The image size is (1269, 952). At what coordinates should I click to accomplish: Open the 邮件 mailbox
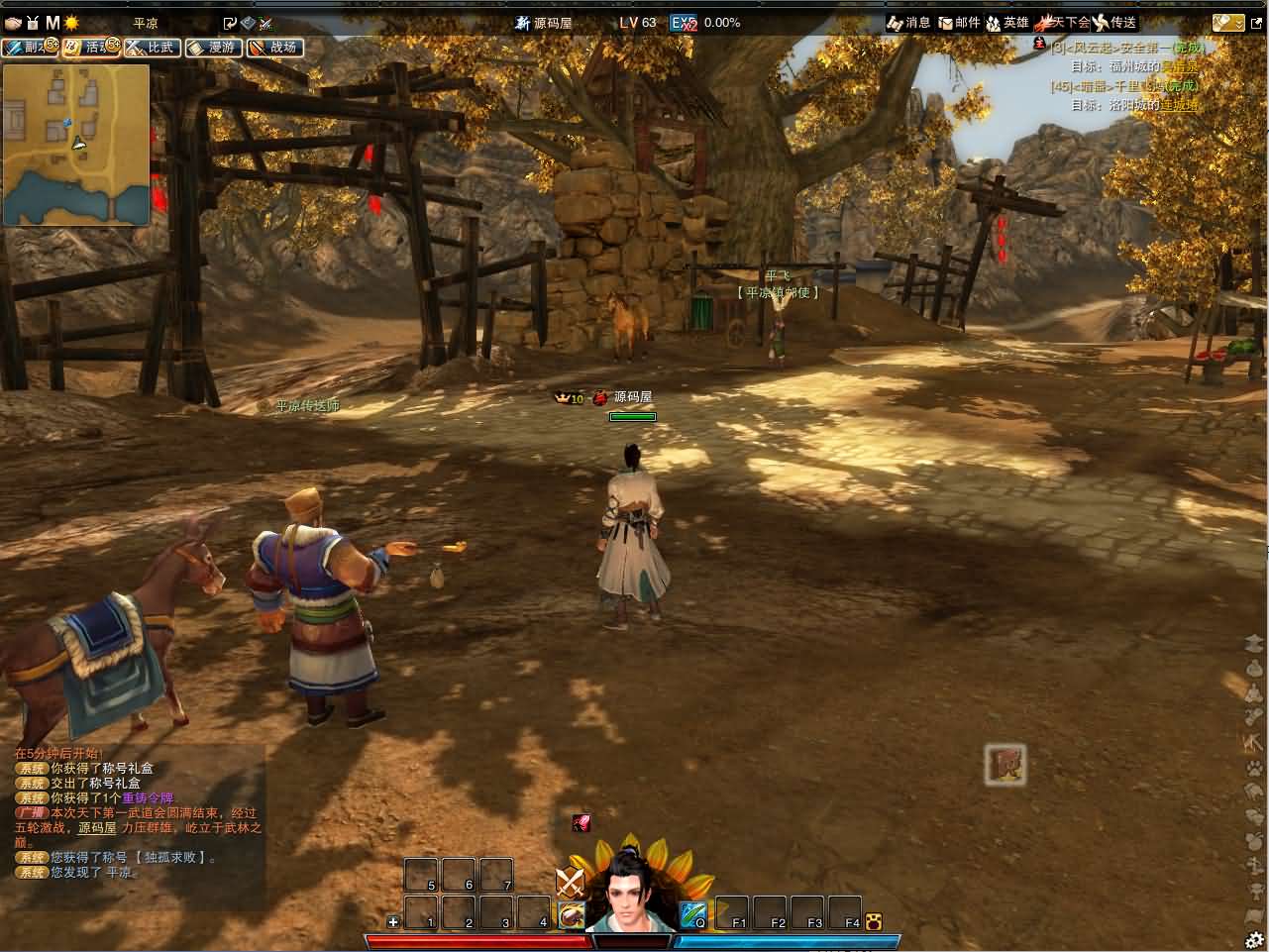tap(958, 22)
